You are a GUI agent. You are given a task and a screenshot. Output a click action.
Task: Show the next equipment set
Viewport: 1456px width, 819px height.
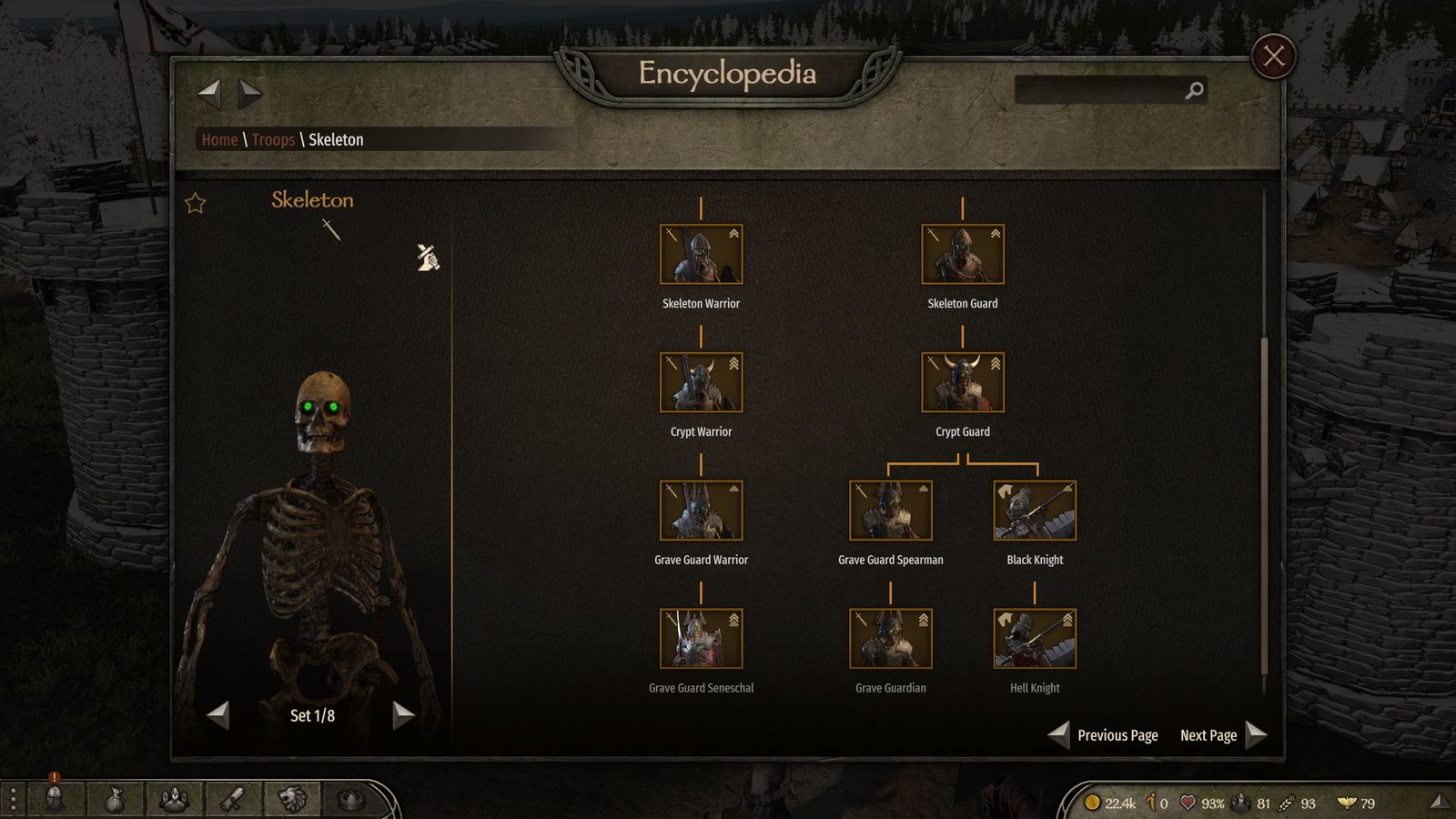[403, 715]
